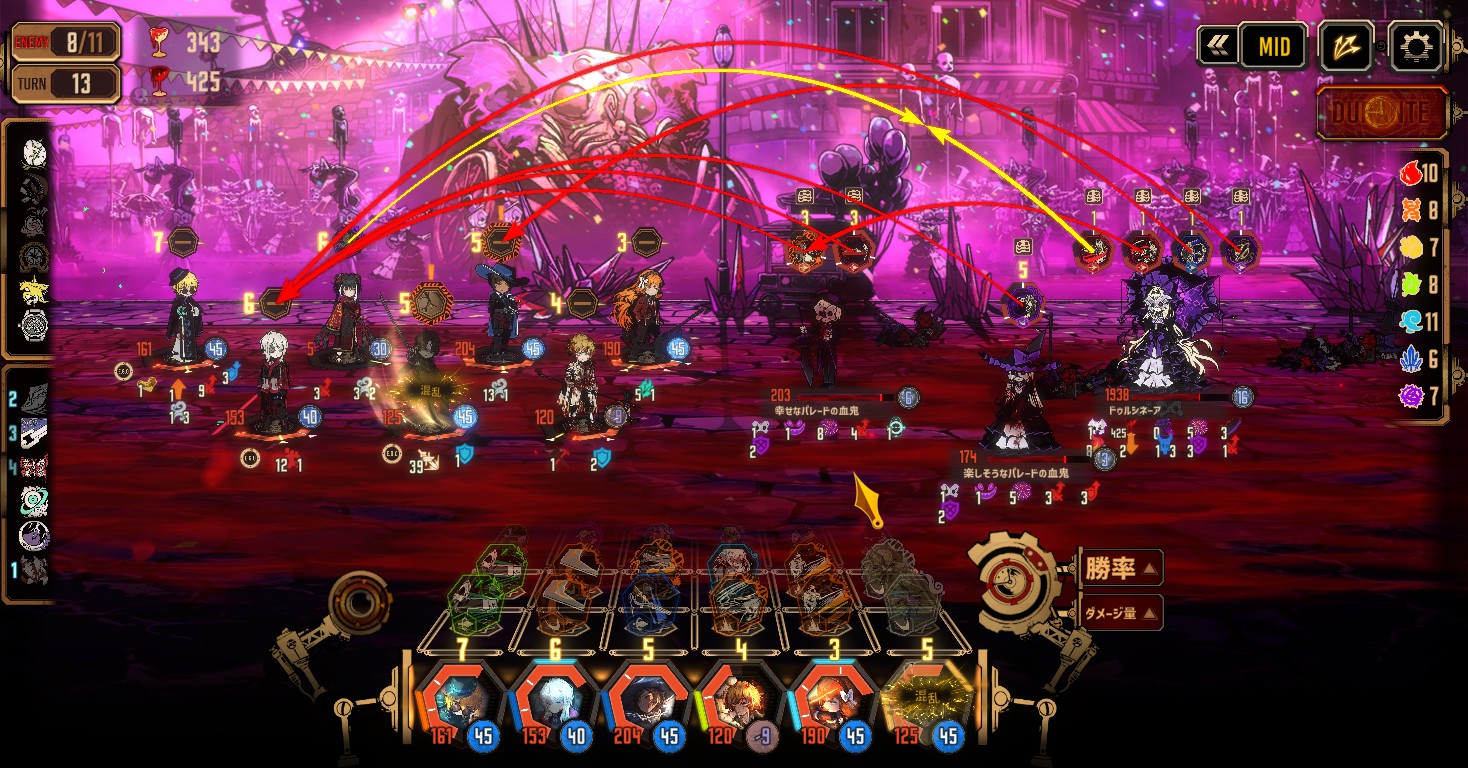Click the cyan teardrop Gloom resource icon

click(x=1410, y=322)
